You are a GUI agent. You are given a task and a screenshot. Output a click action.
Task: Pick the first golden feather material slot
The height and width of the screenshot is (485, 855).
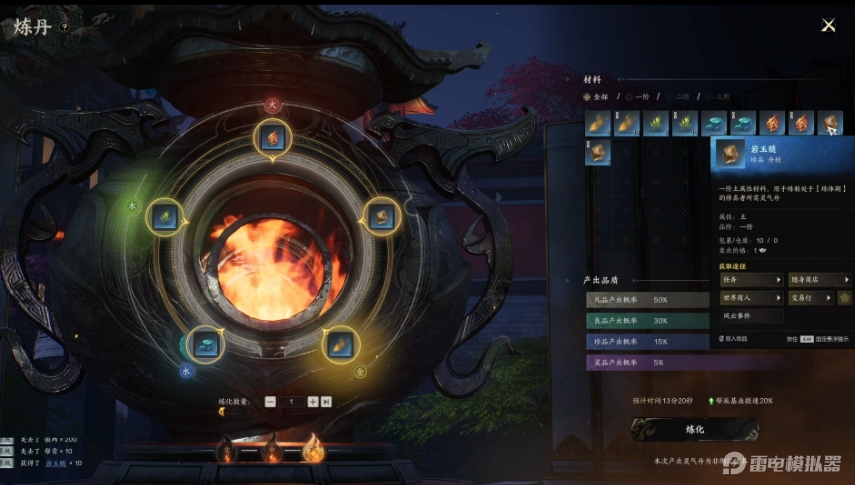tap(598, 123)
